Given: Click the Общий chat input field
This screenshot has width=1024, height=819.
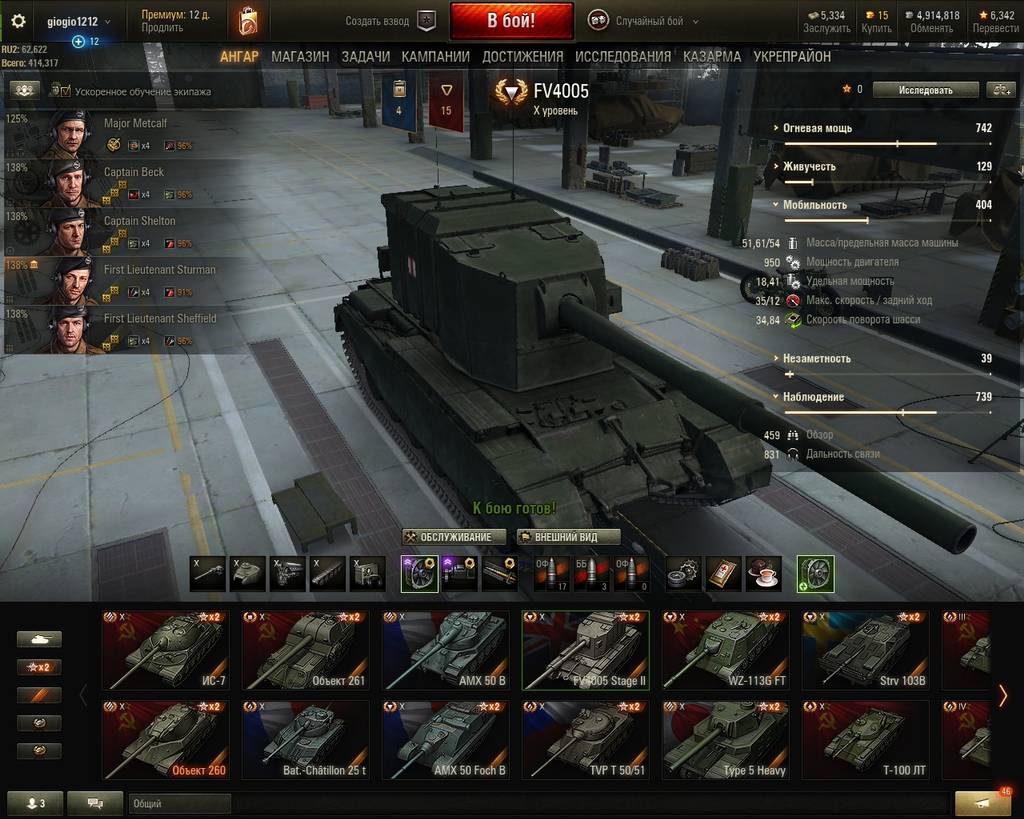Looking at the screenshot, I should click(180, 803).
